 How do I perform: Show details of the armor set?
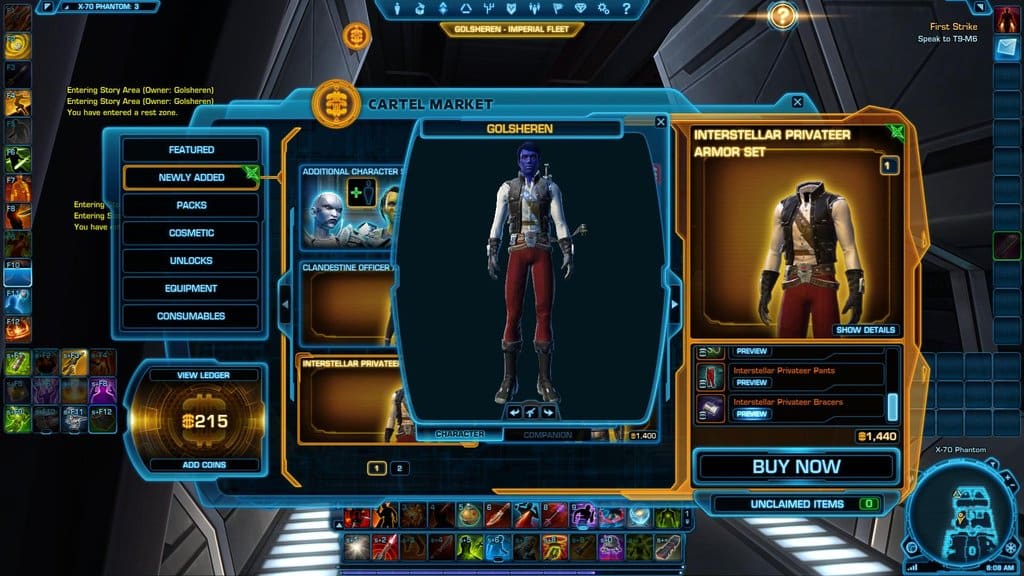tap(866, 330)
